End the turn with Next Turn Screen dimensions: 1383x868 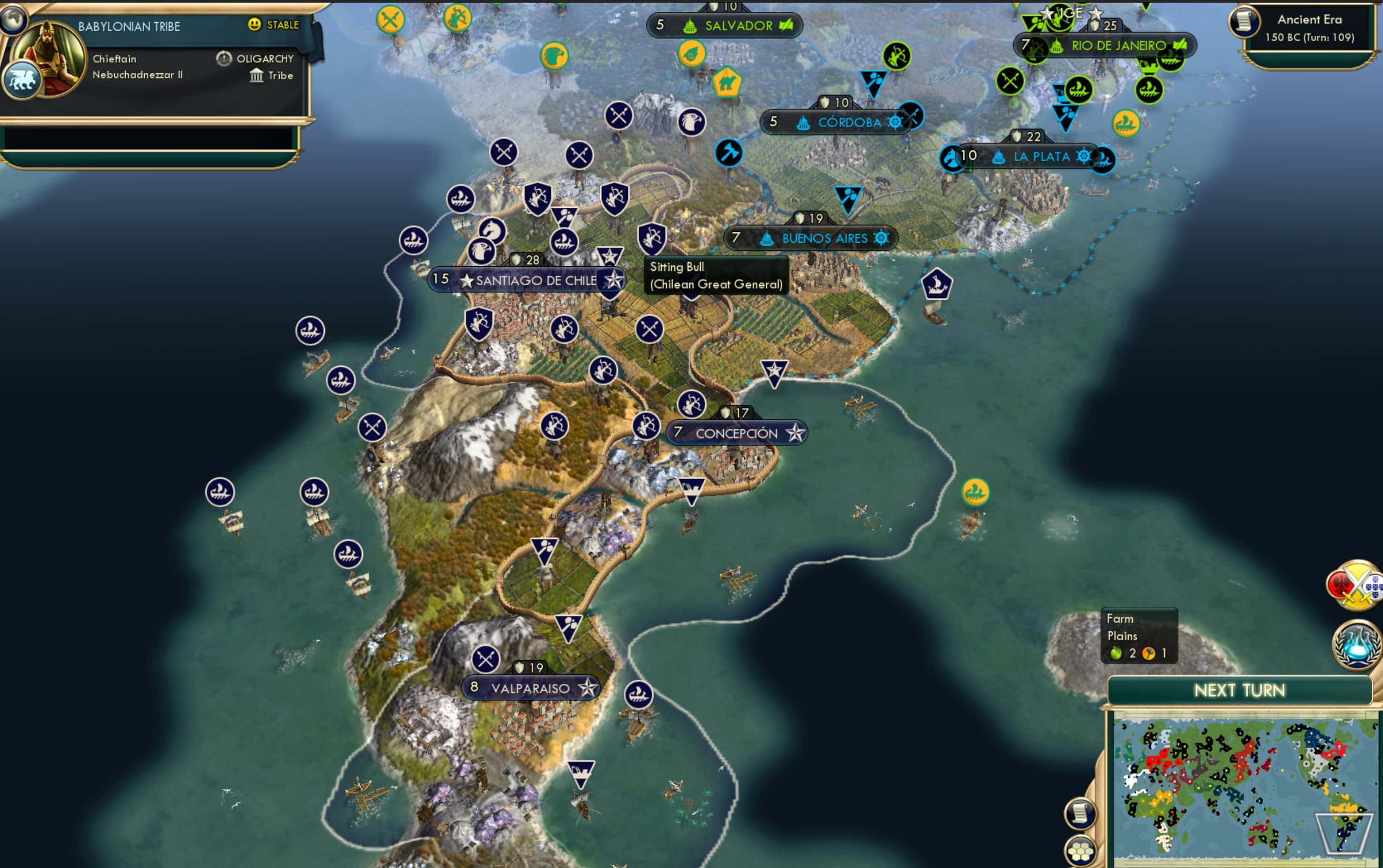point(1239,690)
